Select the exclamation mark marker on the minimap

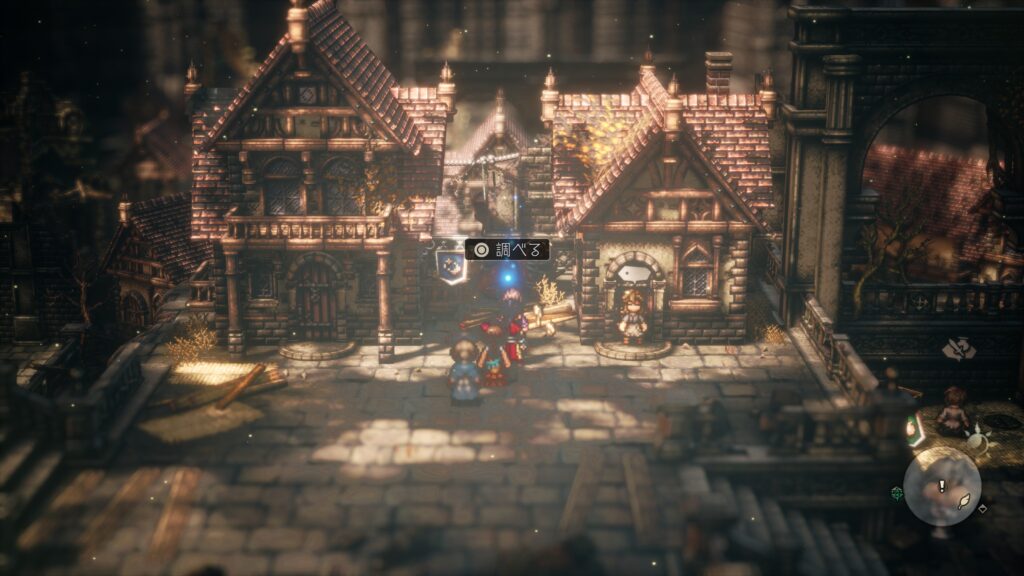pos(941,485)
